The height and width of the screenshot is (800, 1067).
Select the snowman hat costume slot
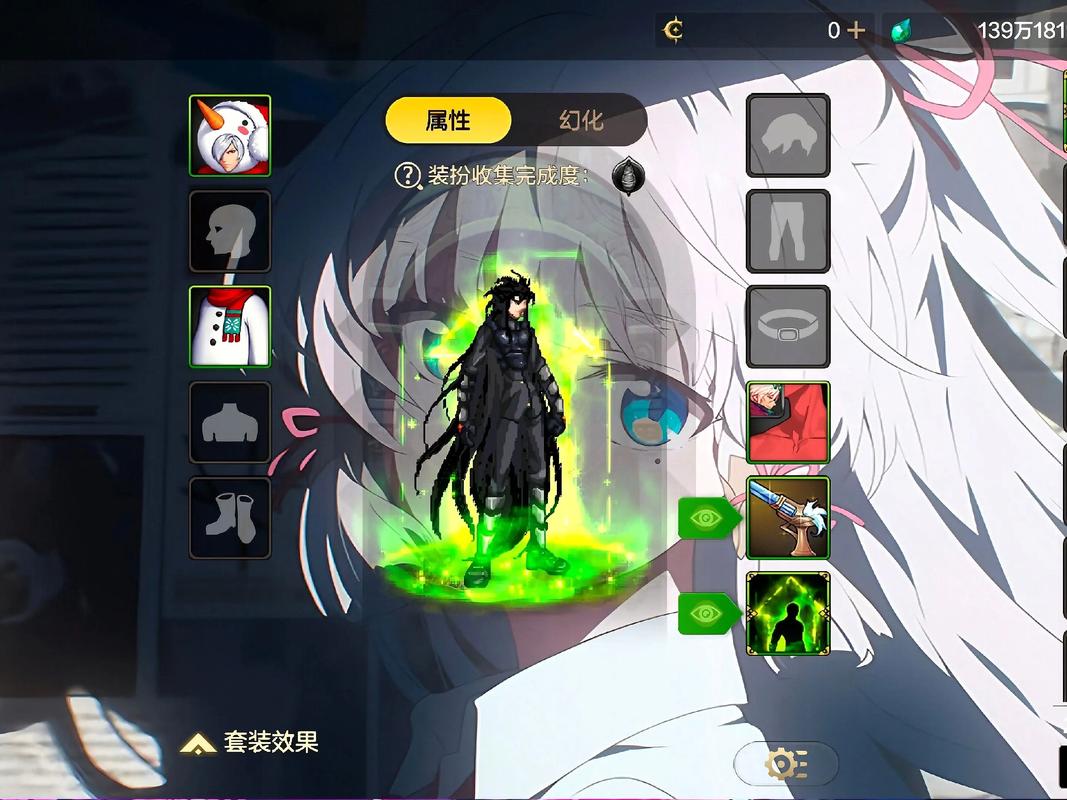(x=230, y=136)
